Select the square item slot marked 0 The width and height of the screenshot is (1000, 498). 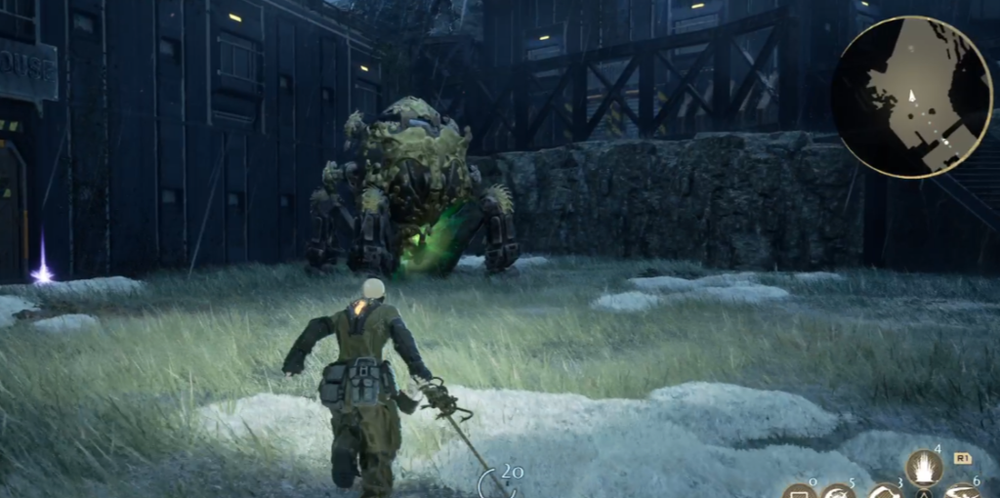click(799, 492)
